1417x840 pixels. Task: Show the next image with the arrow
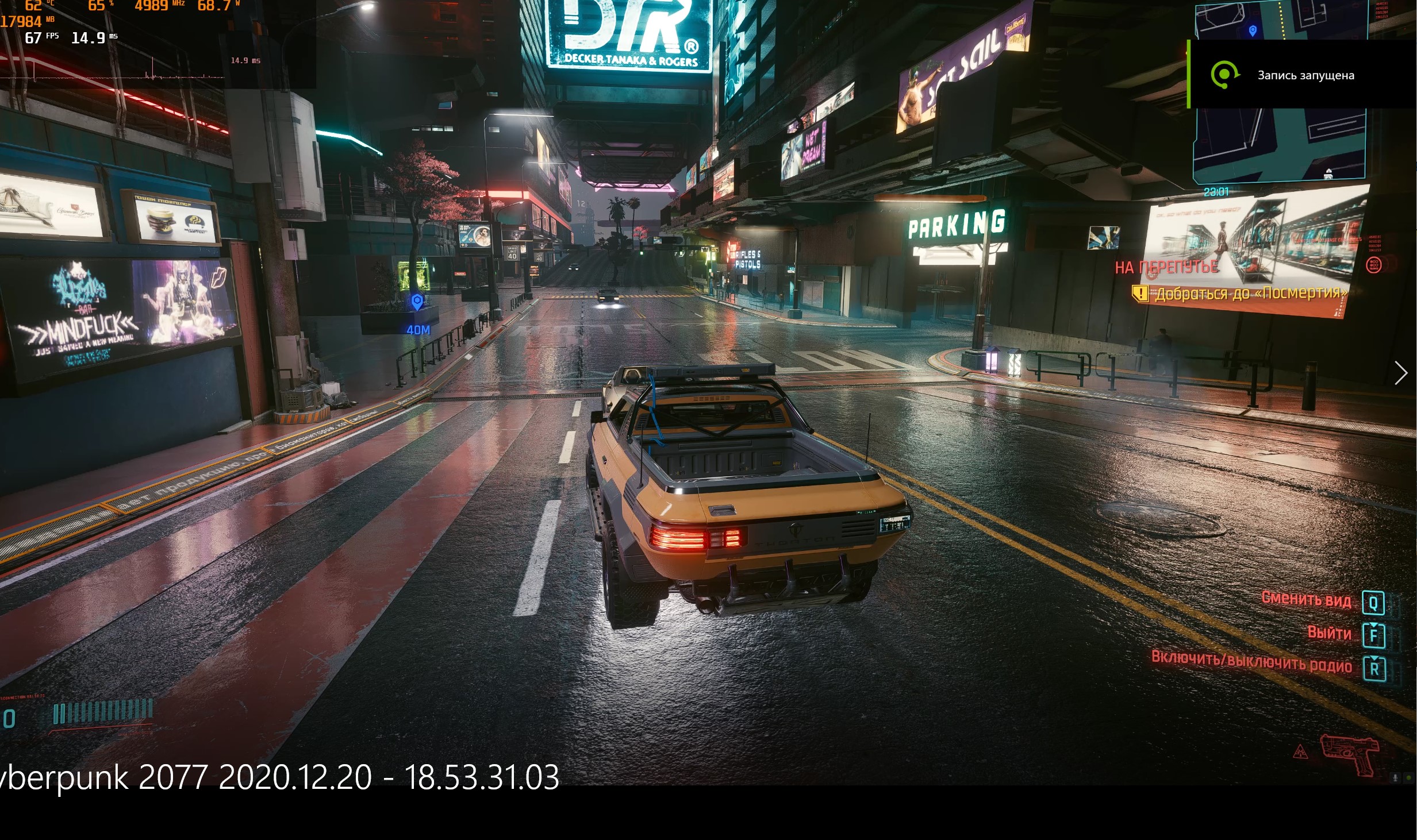(1401, 373)
